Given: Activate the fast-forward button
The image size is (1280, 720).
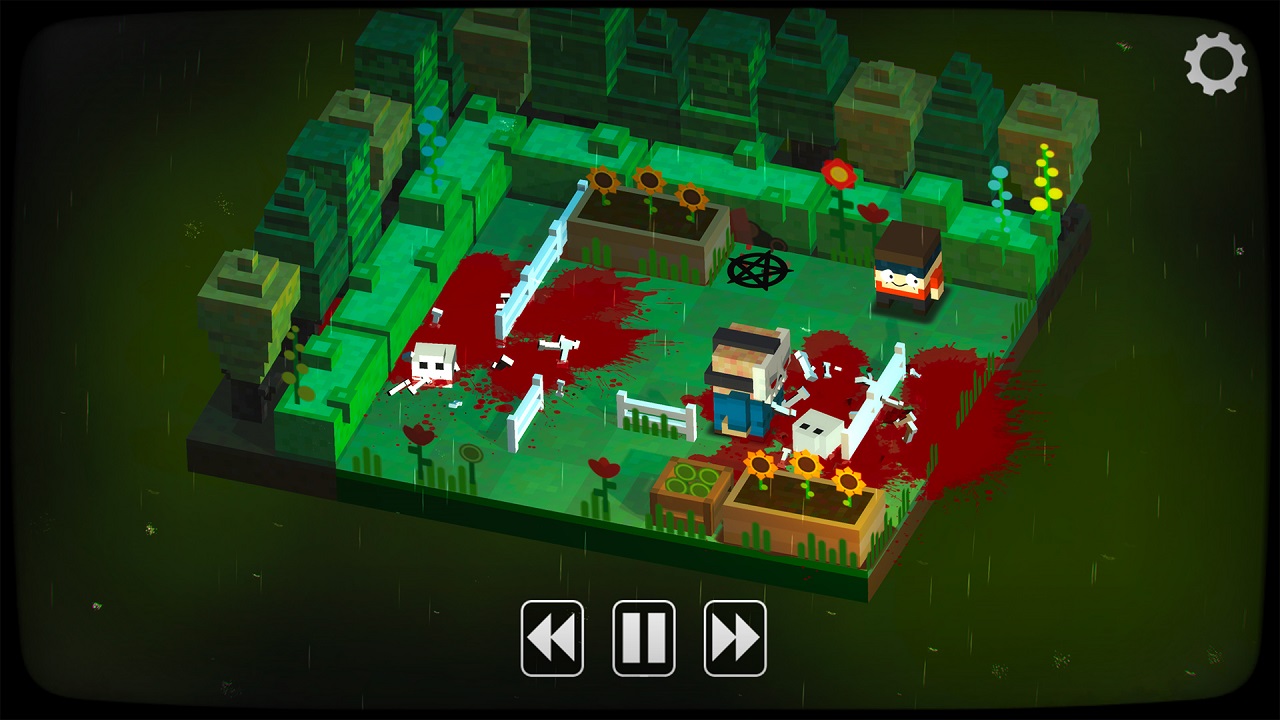Looking at the screenshot, I should tap(735, 638).
